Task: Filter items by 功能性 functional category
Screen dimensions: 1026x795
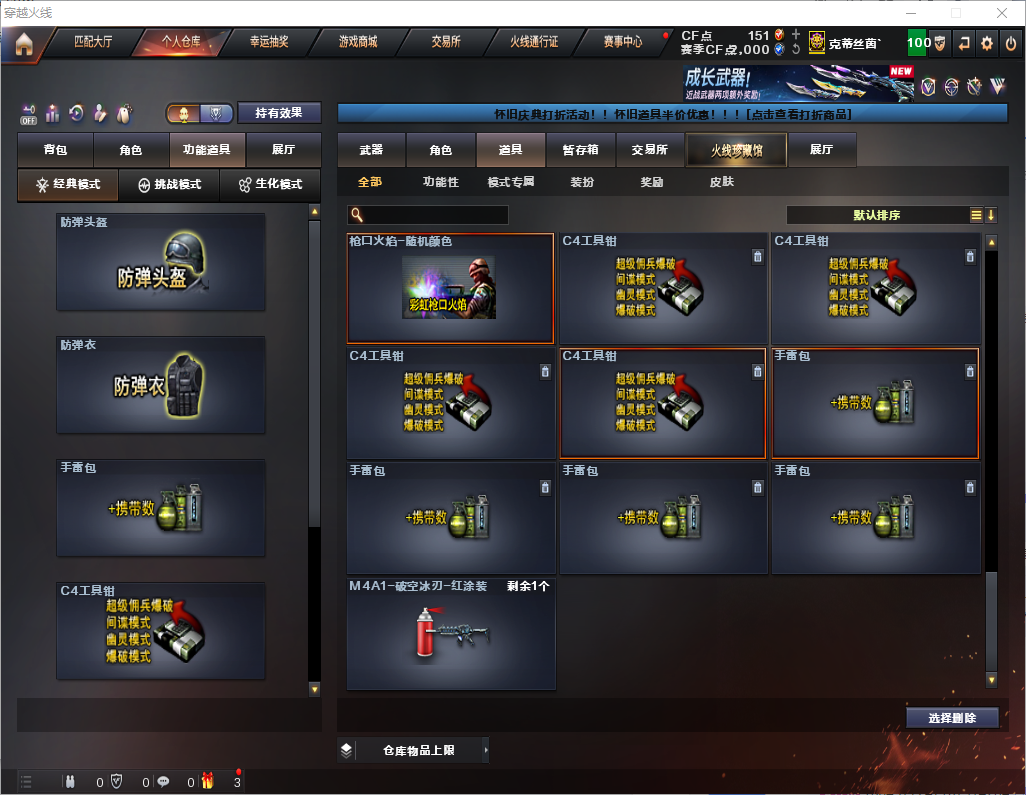Action: coord(440,183)
